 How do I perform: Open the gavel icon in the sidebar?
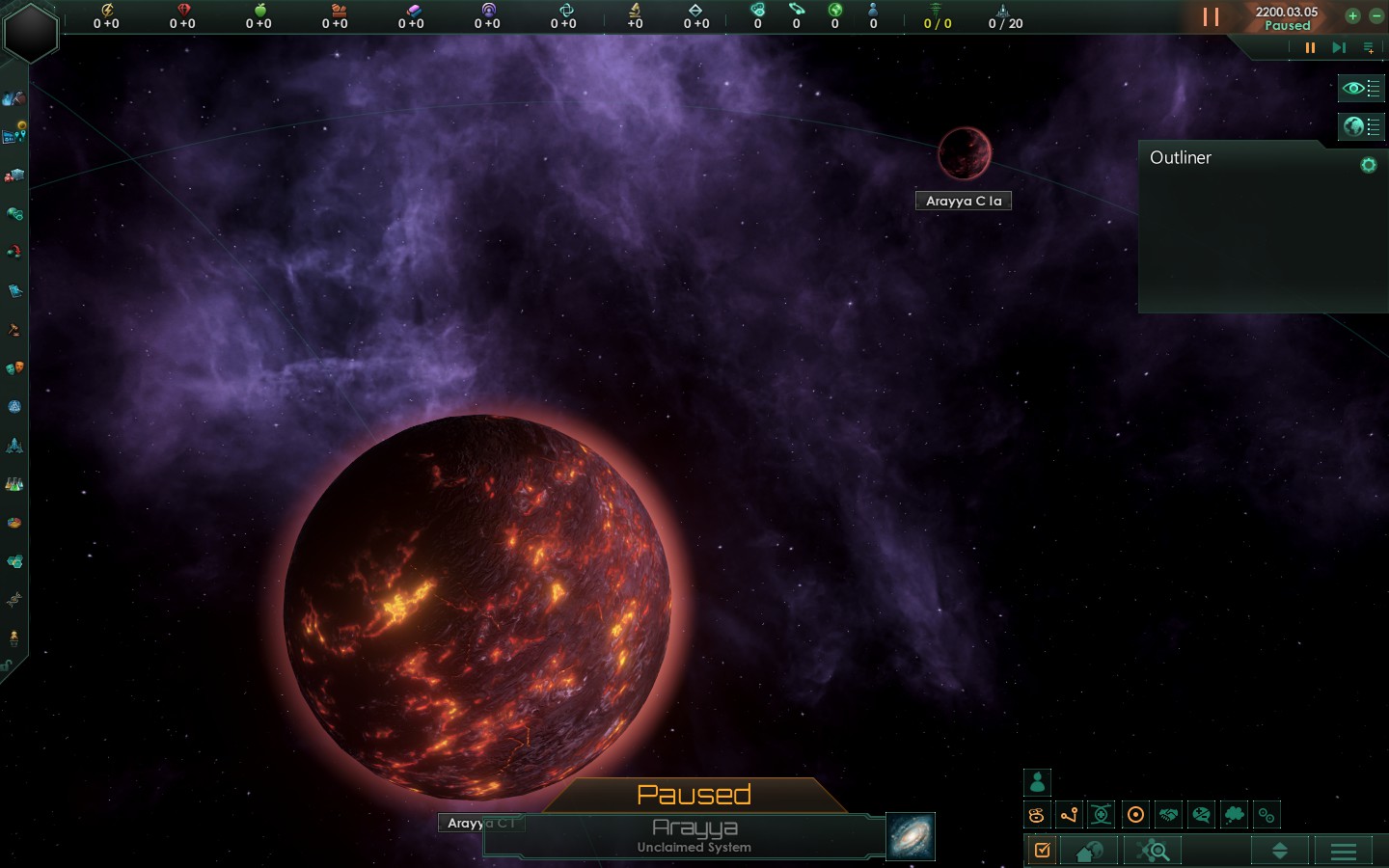point(14,330)
